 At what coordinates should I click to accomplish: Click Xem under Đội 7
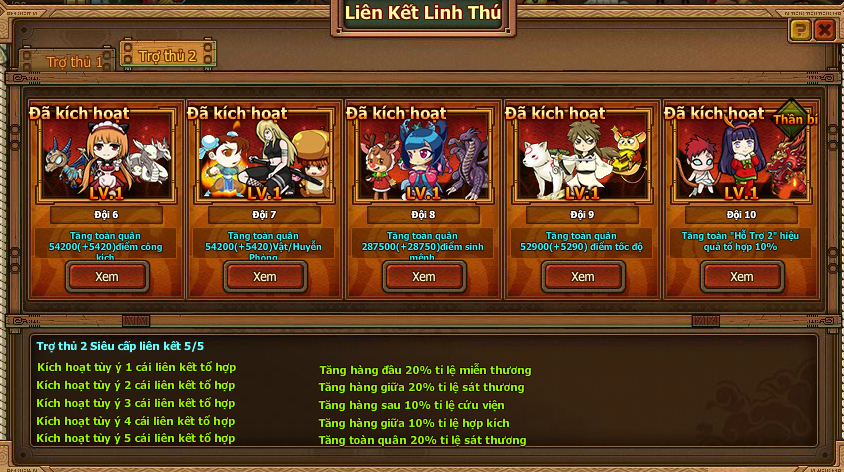point(265,276)
